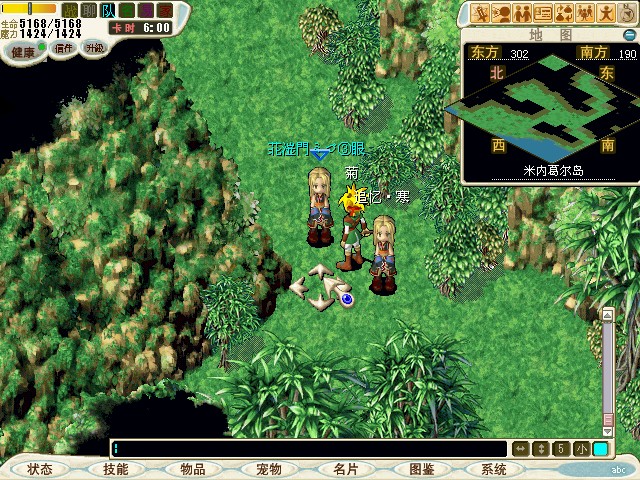
Task: Click the cyan chat color swatch
Action: point(600,449)
